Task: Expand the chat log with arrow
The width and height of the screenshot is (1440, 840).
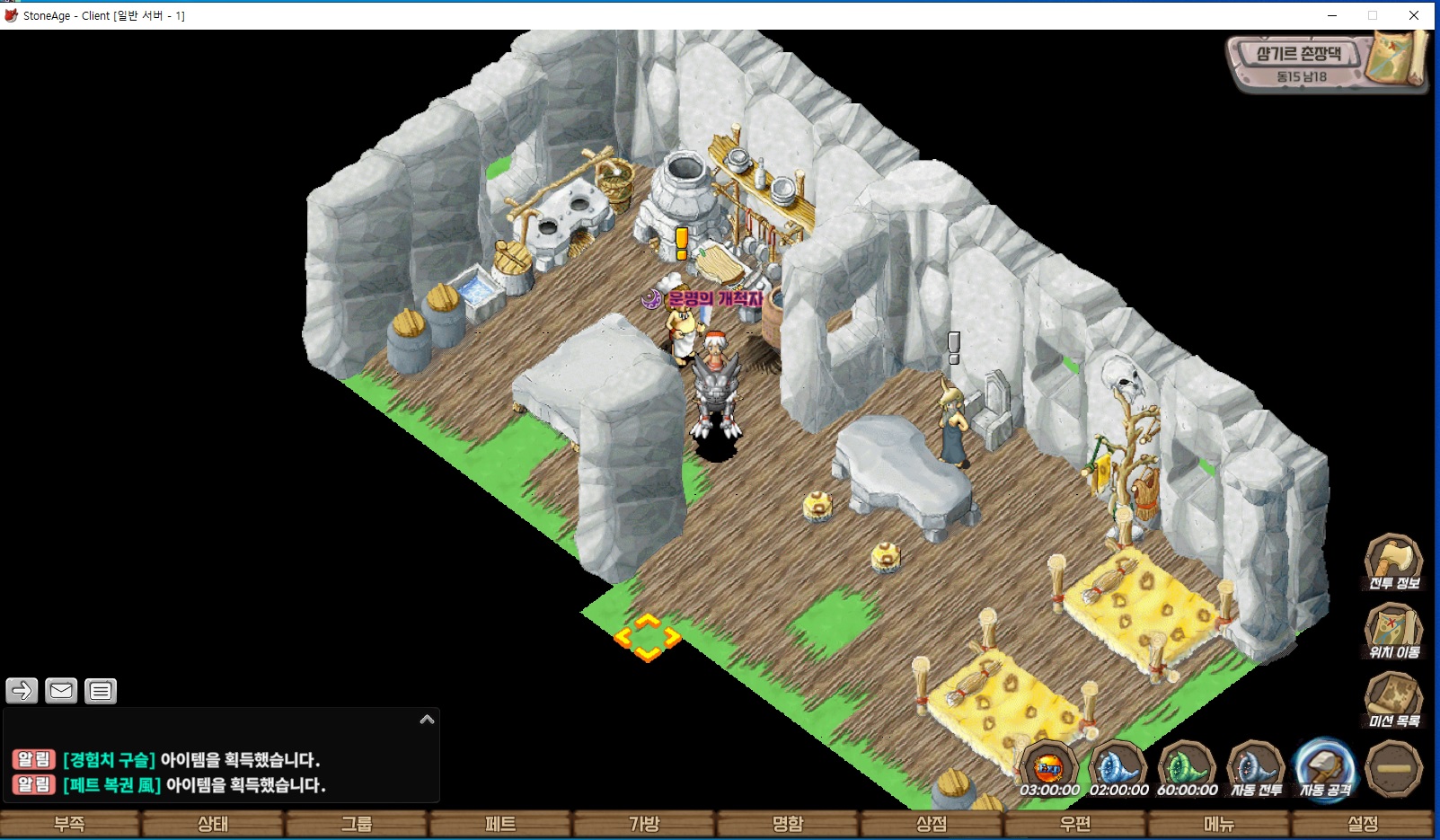Action: 427,720
